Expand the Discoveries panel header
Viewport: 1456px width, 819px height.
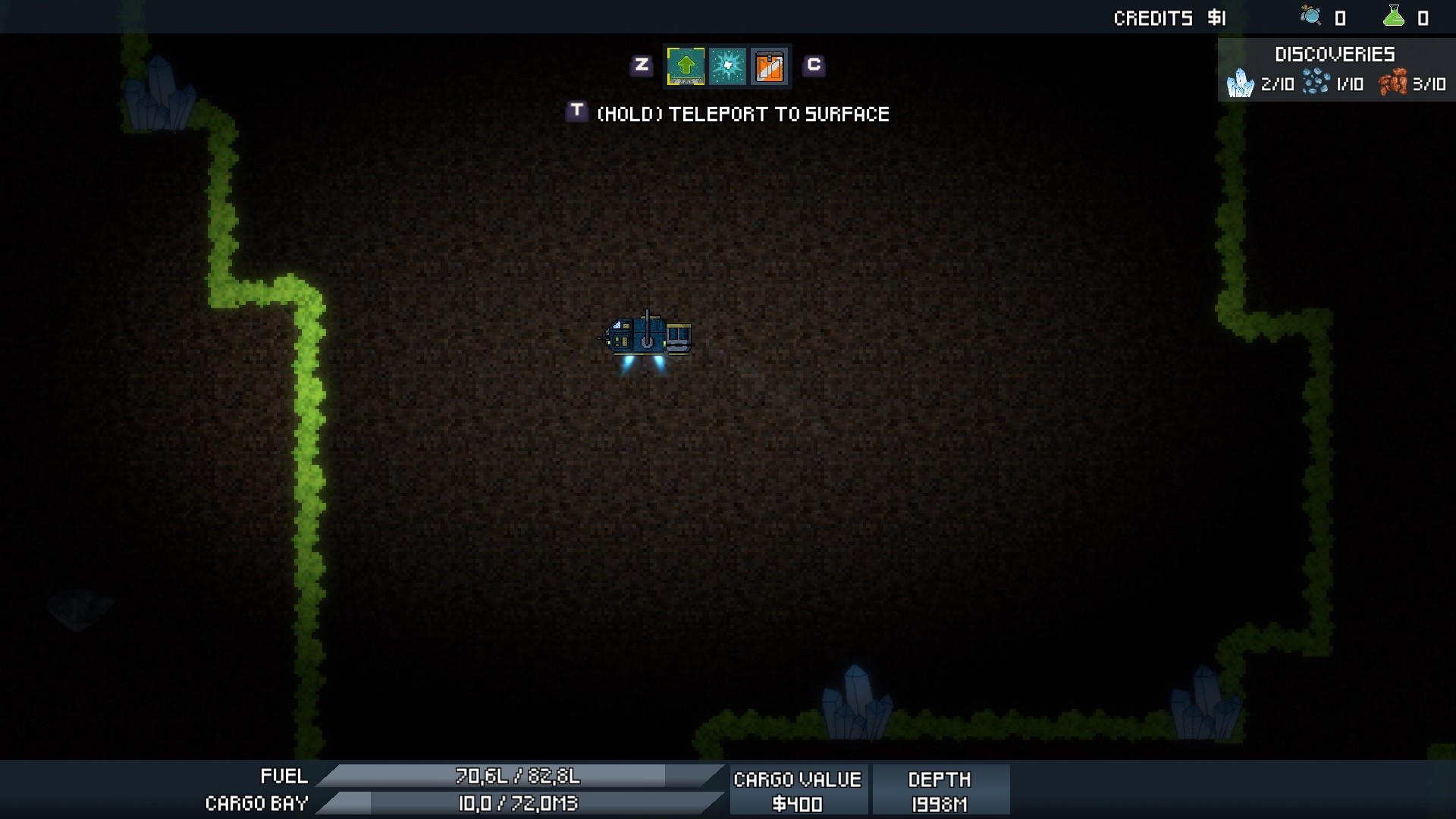[x=1333, y=54]
